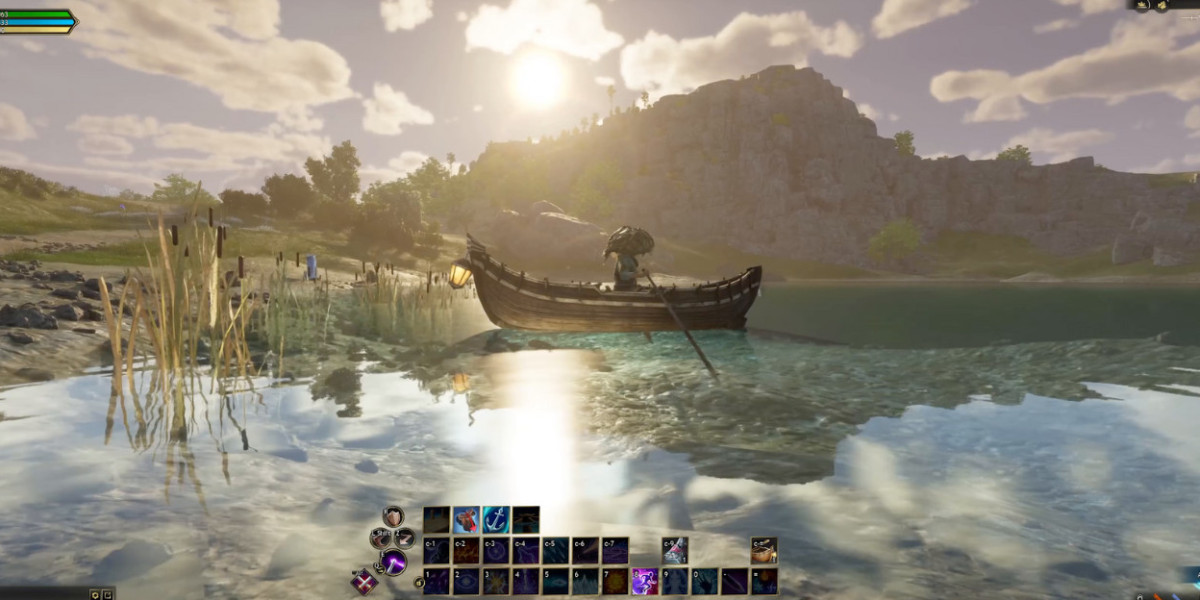Select the c-2 hotbar ability
Image resolution: width=1200 pixels, height=600 pixels.
point(466,550)
